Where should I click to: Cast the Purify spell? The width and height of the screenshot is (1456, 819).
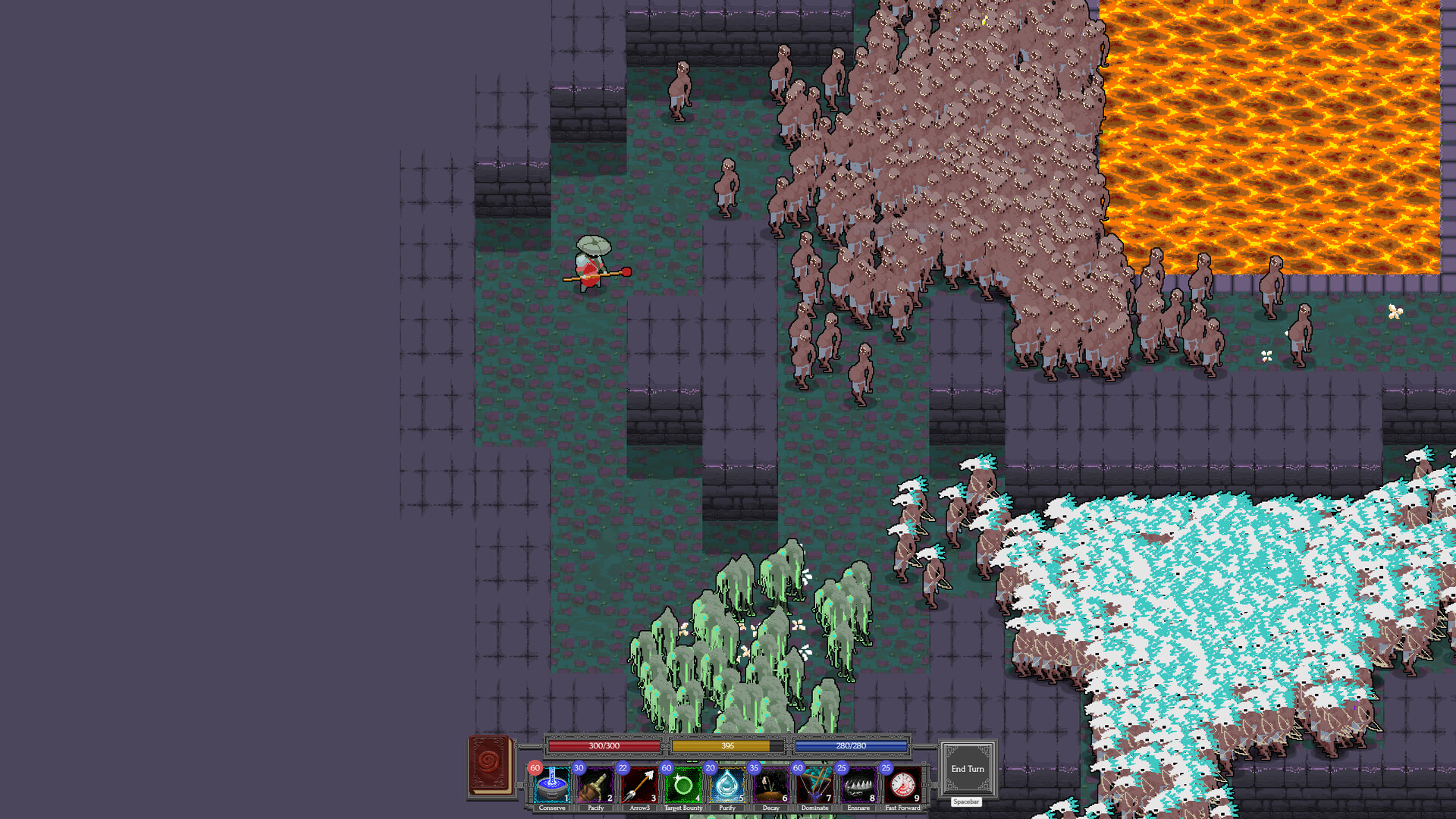[x=727, y=786]
